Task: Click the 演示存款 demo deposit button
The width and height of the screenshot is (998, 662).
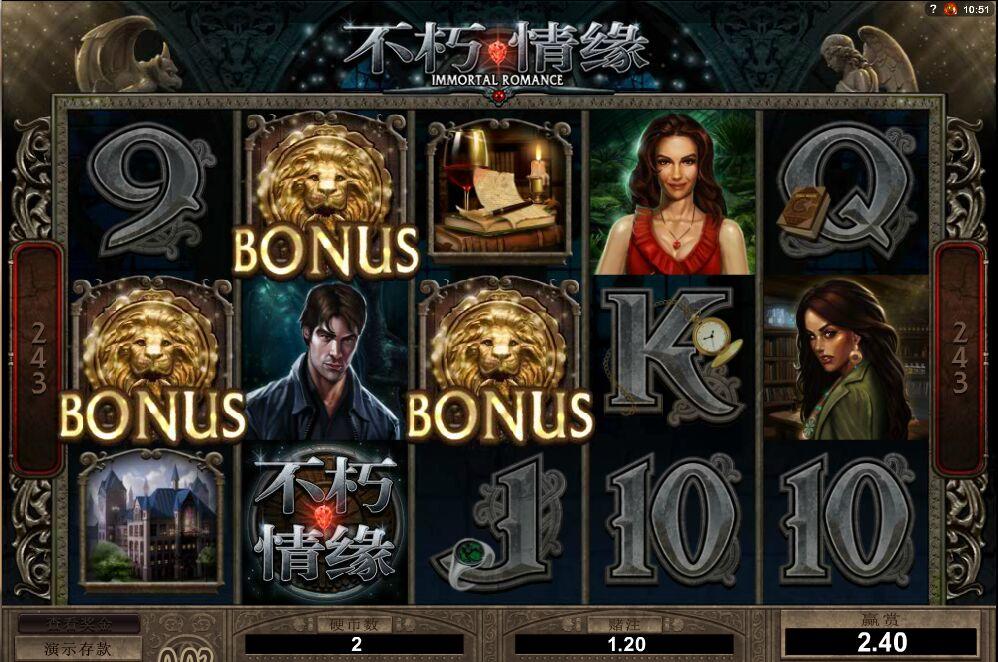Action: pyautogui.click(x=78, y=647)
